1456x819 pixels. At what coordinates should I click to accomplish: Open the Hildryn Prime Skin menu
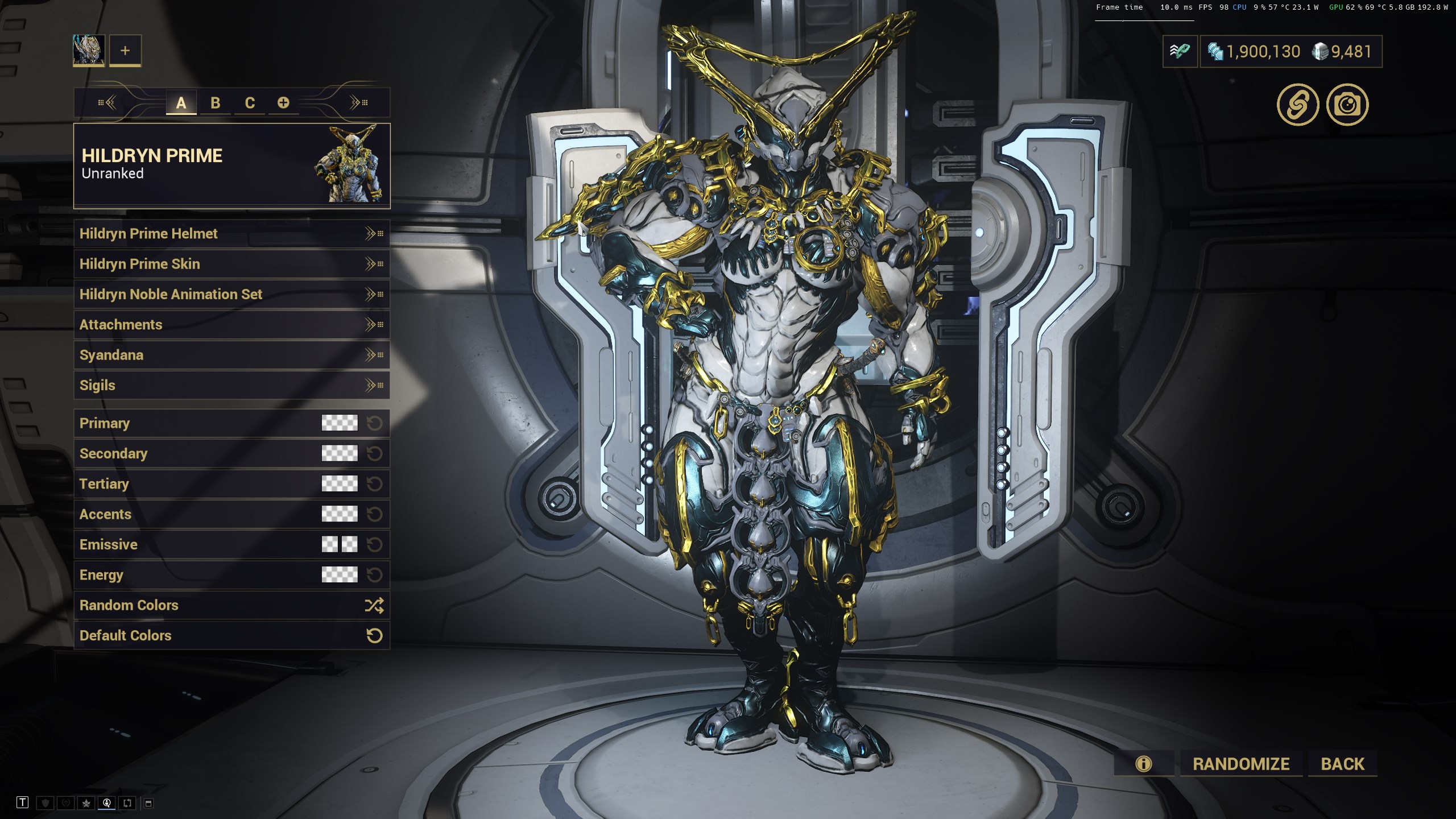pyautogui.click(x=231, y=264)
